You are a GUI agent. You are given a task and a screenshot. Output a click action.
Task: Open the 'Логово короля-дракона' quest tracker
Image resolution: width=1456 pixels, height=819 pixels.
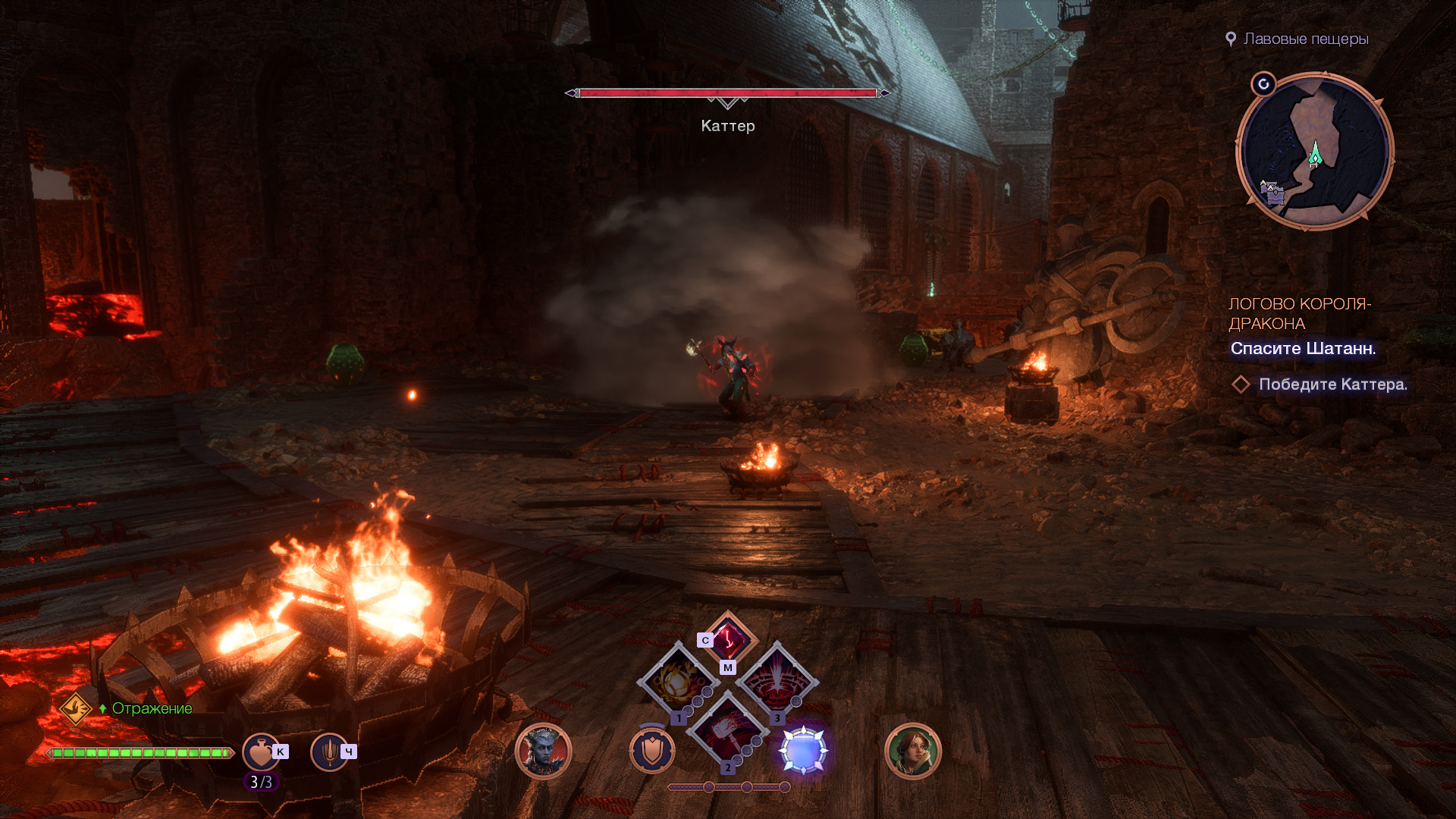click(1299, 313)
